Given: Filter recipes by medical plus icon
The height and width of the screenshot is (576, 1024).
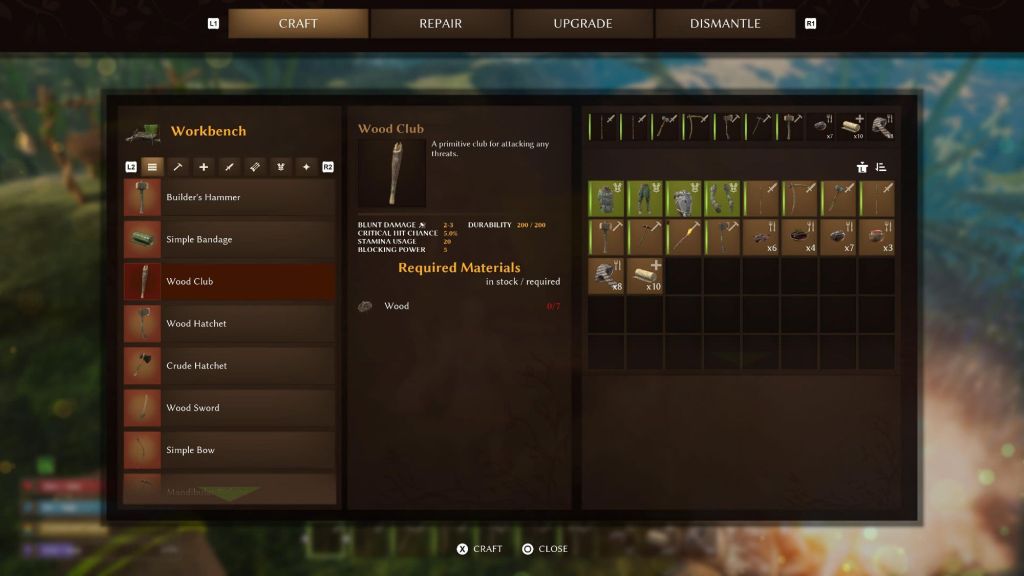Looking at the screenshot, I should click(x=204, y=167).
